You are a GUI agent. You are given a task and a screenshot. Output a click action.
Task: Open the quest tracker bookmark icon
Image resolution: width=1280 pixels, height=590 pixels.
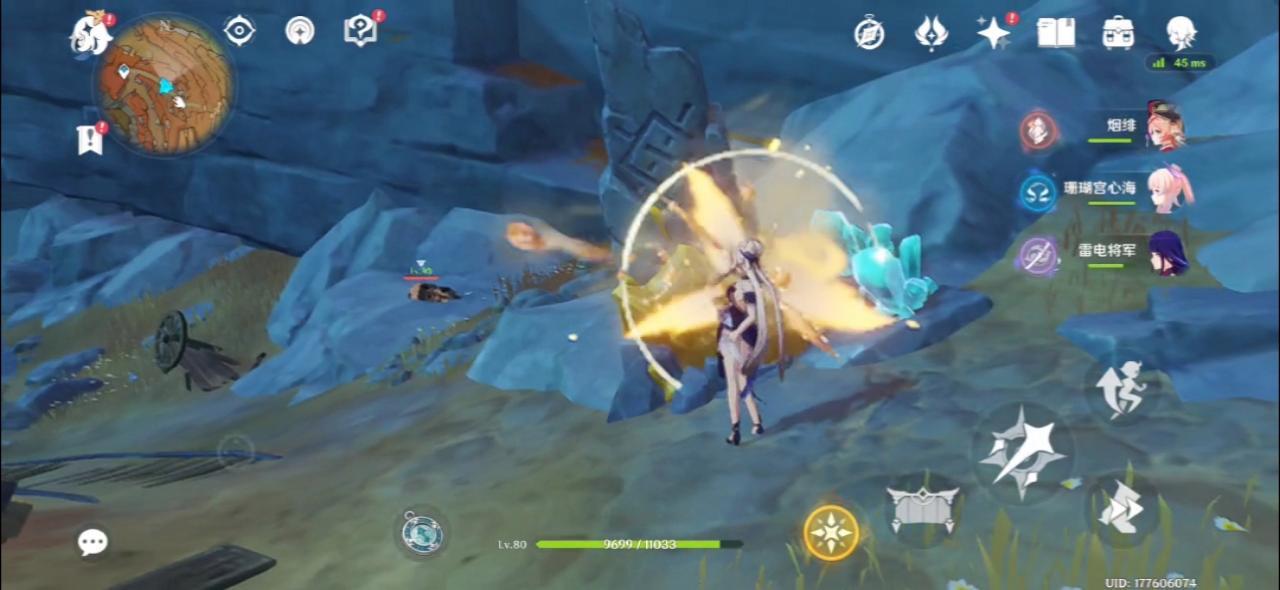90,140
